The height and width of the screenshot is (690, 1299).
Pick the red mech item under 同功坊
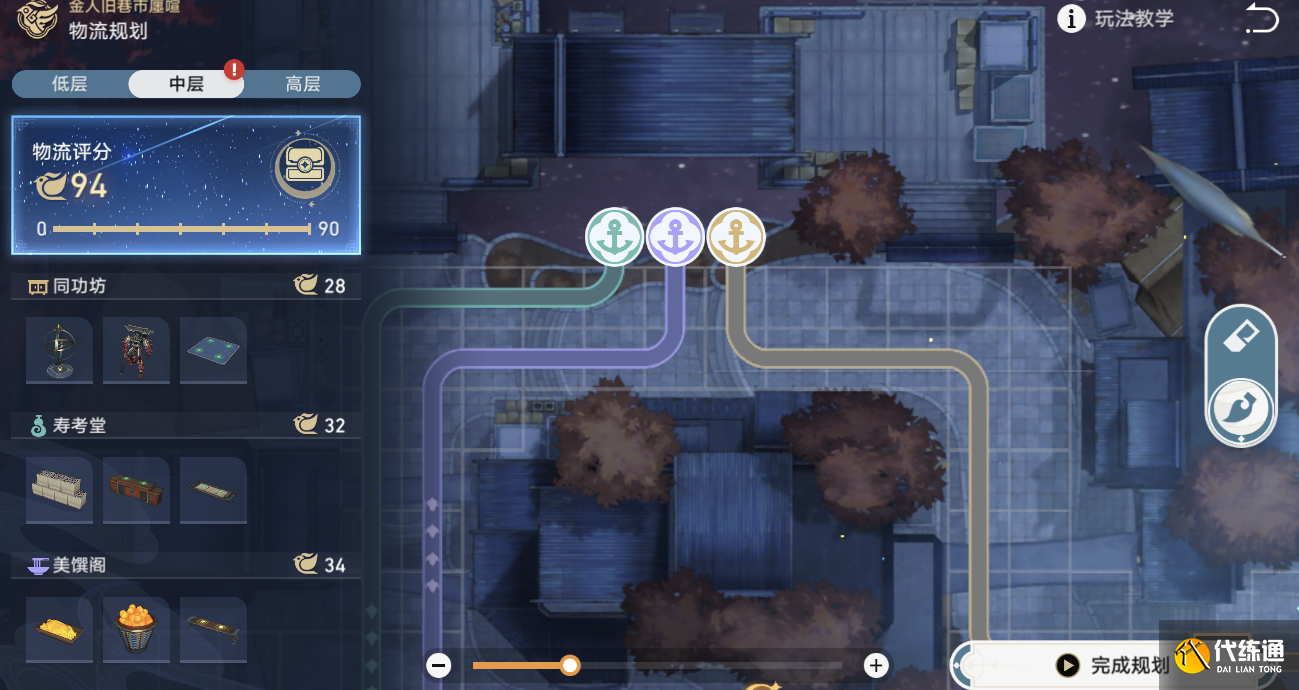(136, 350)
